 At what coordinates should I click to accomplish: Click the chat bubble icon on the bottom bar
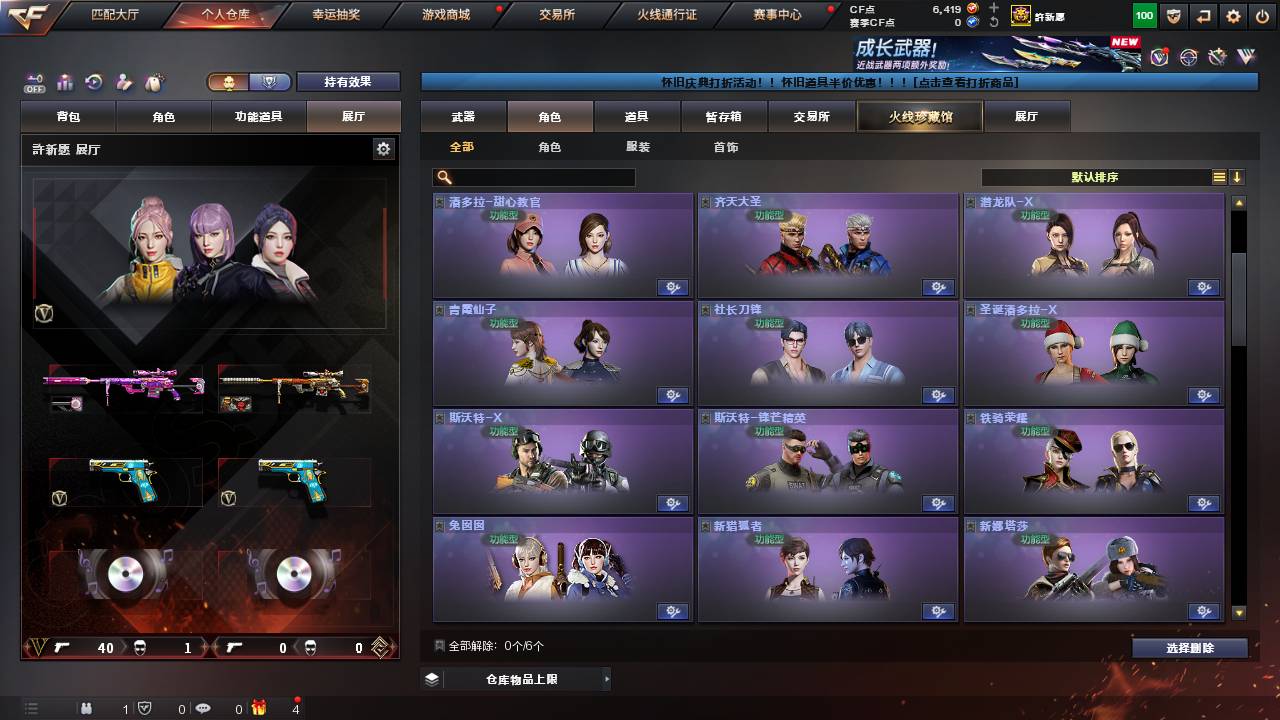tap(203, 710)
